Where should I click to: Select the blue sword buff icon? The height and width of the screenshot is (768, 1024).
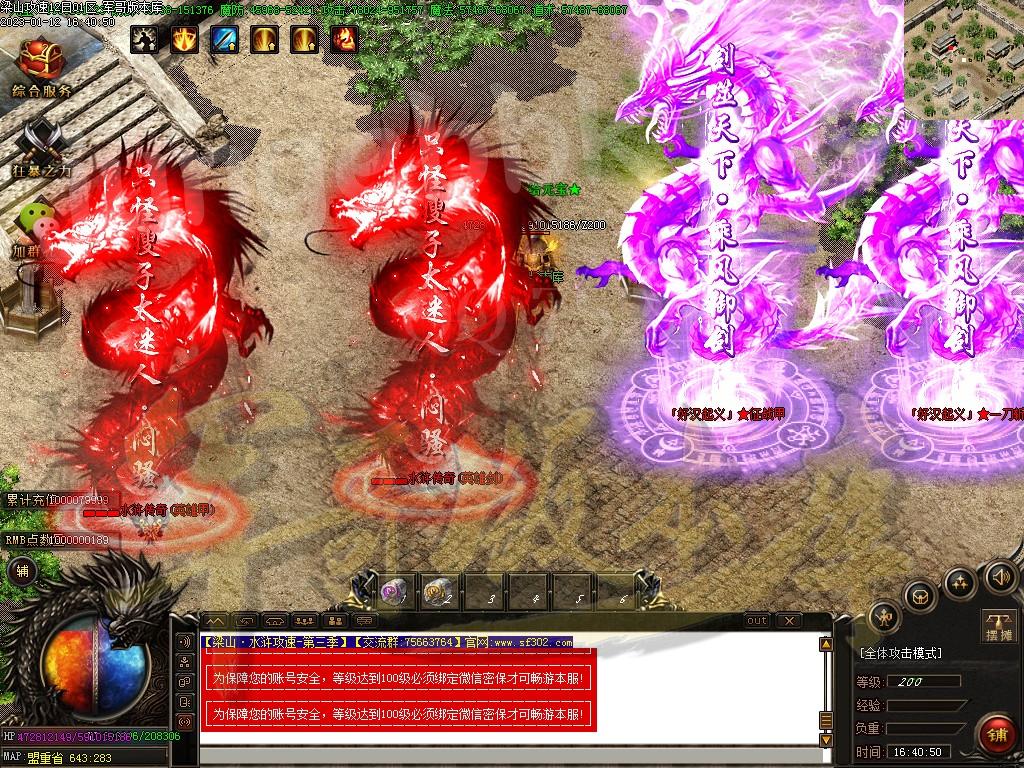[223, 39]
